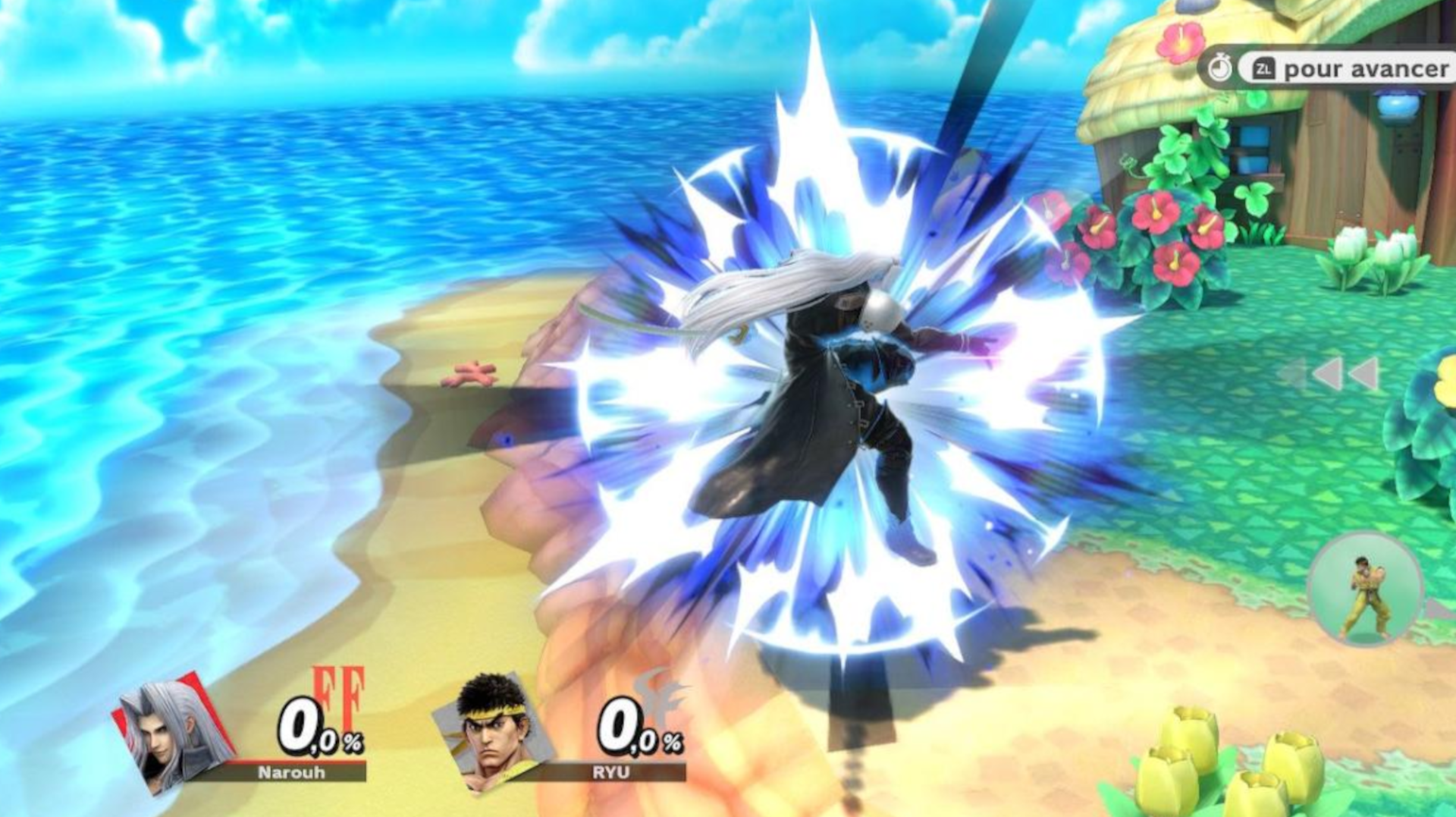
Task: Select the ZL button glyph in the prompt
Action: tap(1265, 68)
